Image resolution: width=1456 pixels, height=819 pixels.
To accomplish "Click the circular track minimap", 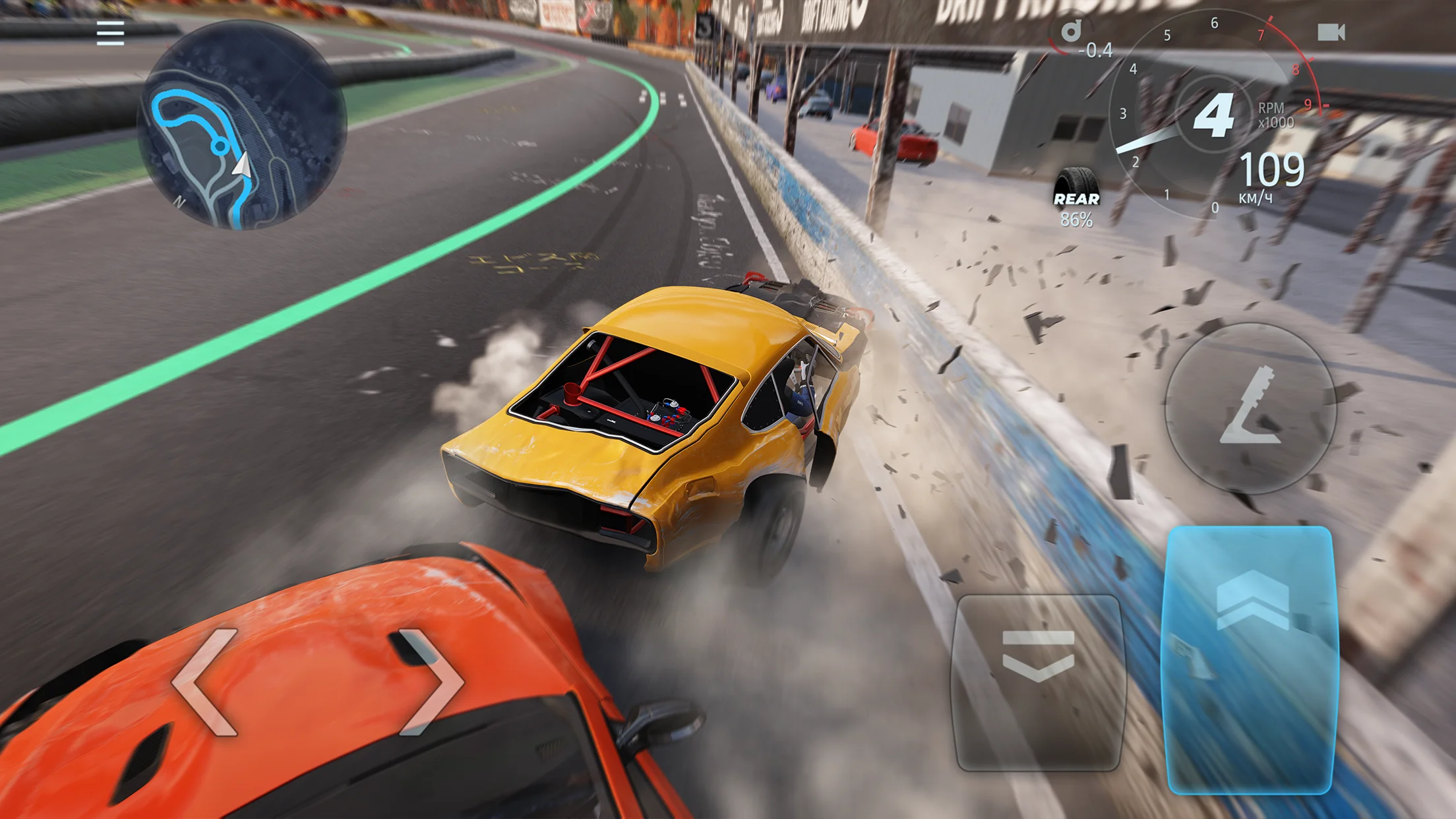I will (x=241, y=125).
